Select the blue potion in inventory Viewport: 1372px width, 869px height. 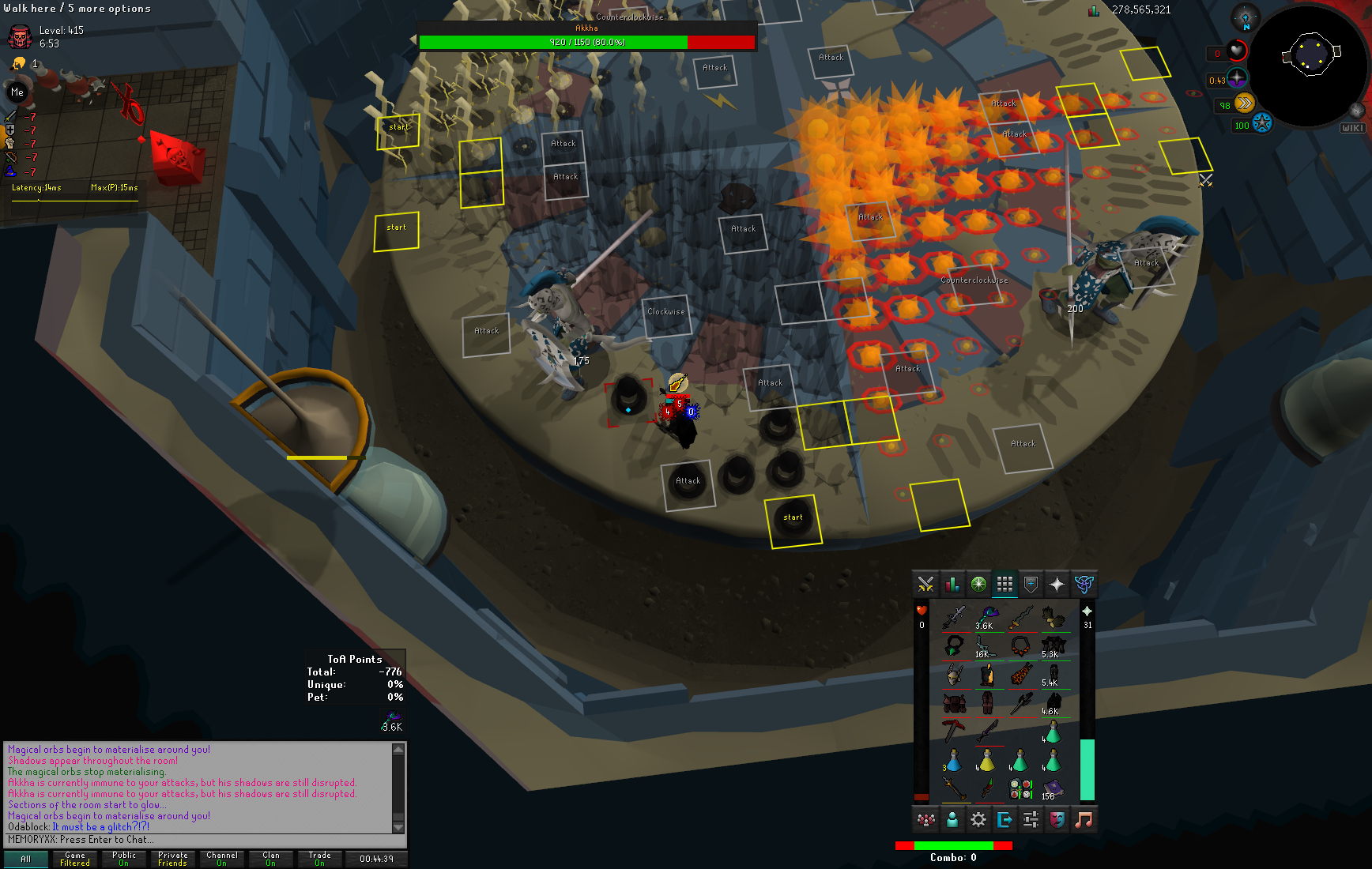tap(954, 761)
